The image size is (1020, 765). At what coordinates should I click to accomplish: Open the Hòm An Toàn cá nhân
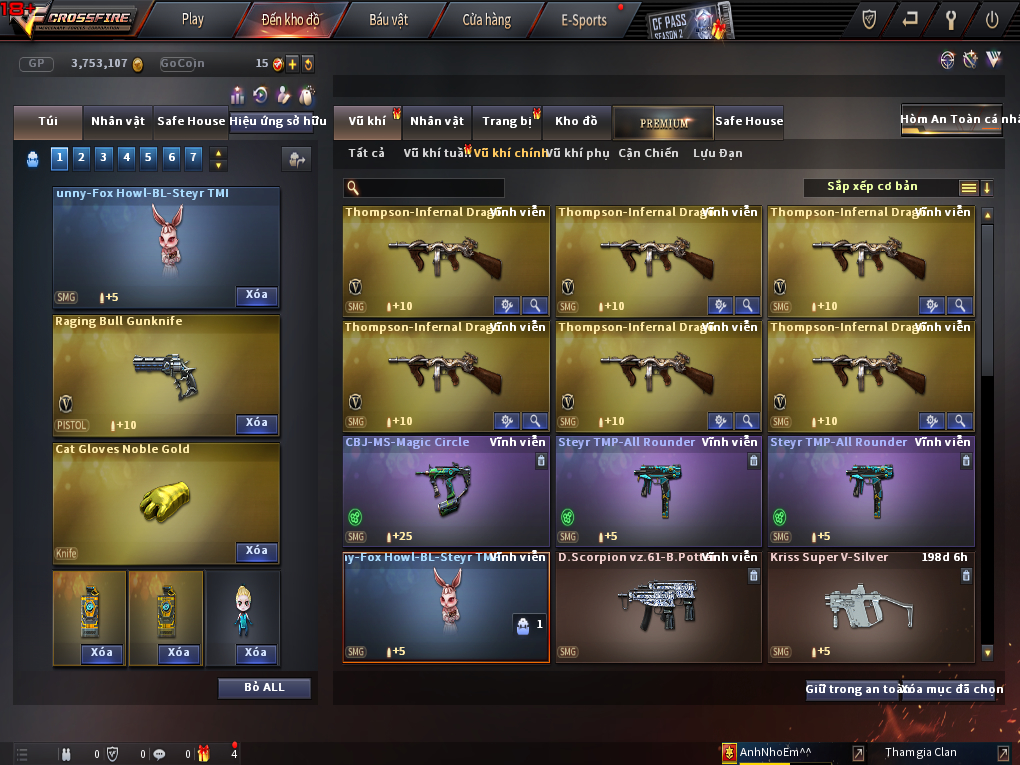point(951,119)
